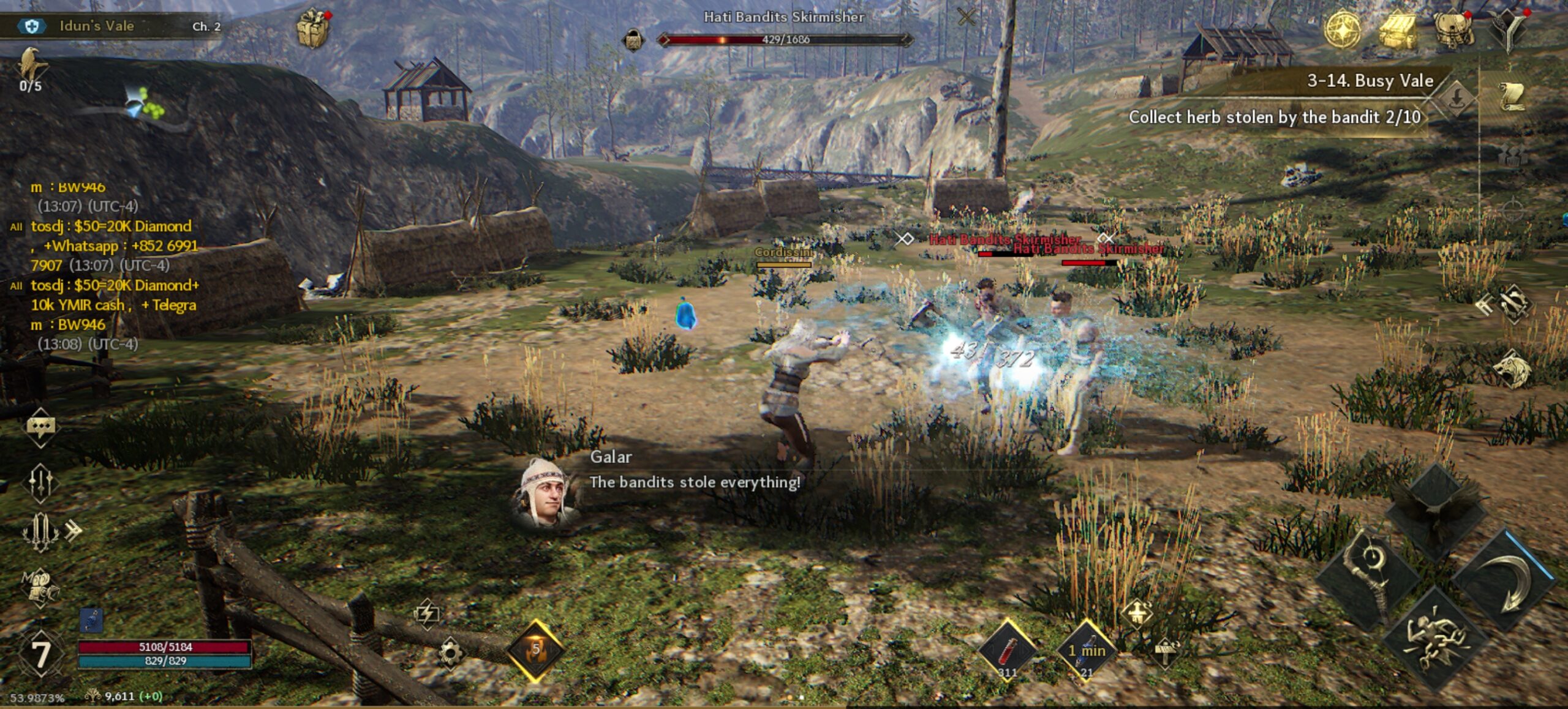Viewport: 1568px width, 709px height.
Task: Dismiss the target with the X button
Action: [967, 17]
